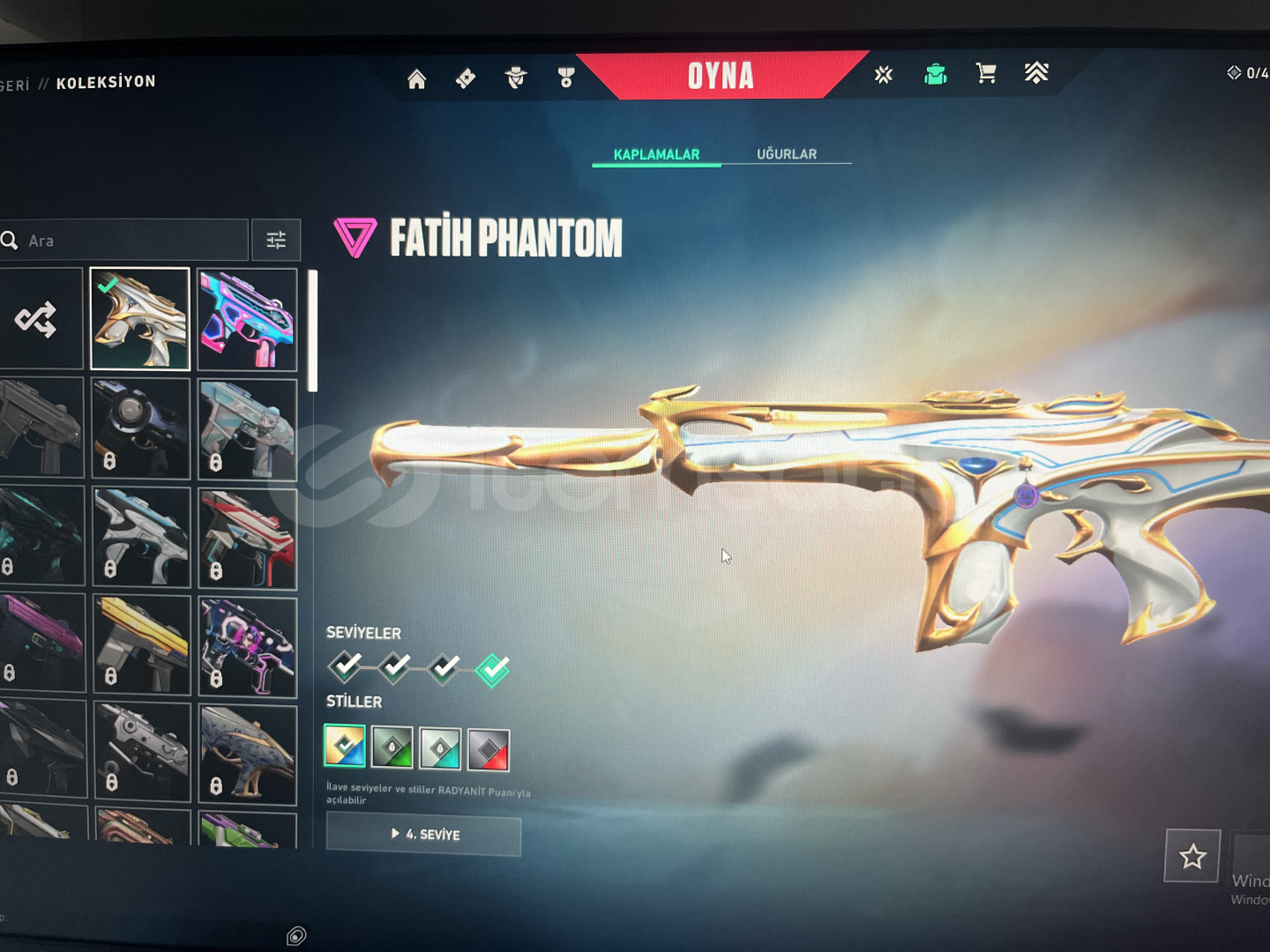Viewport: 1270px width, 952px height.
Task: Open the shopping cart store
Action: [x=986, y=73]
